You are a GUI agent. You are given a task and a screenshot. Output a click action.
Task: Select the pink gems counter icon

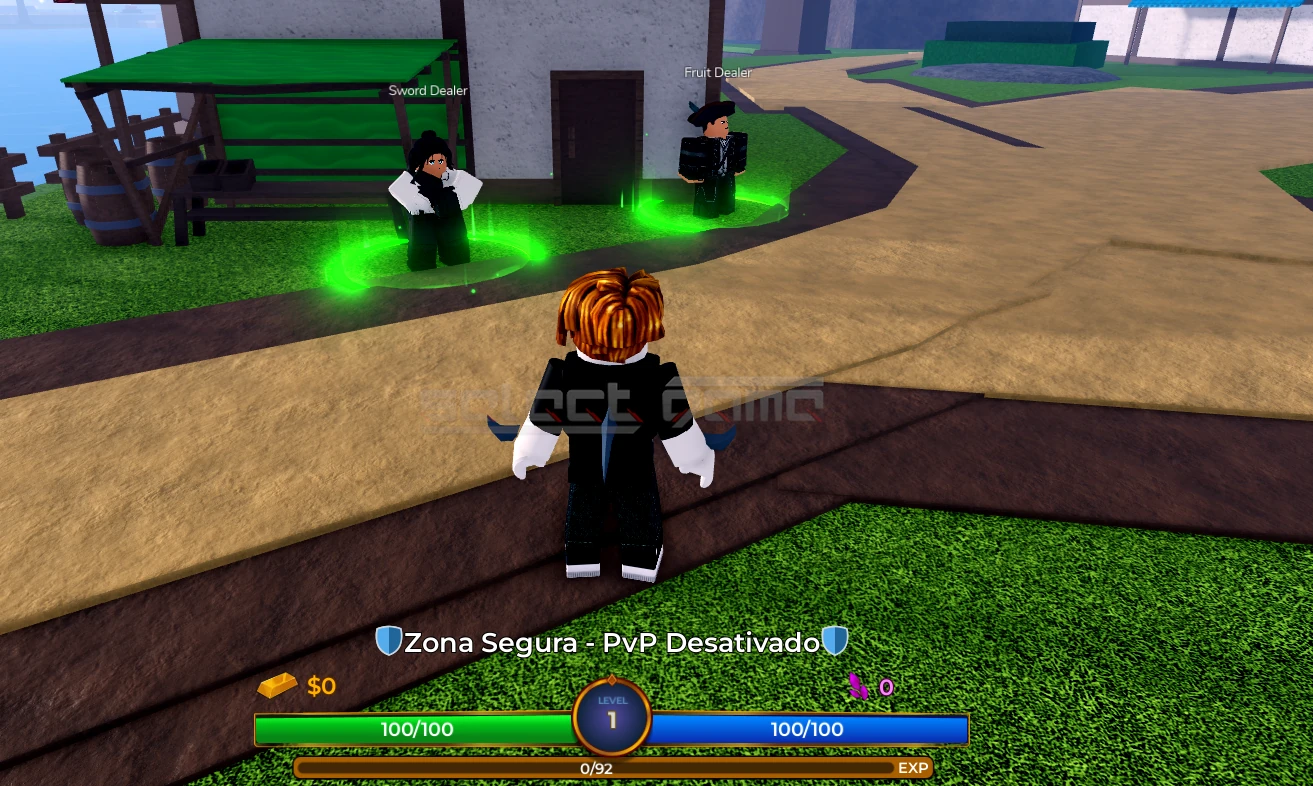pyautogui.click(x=857, y=686)
